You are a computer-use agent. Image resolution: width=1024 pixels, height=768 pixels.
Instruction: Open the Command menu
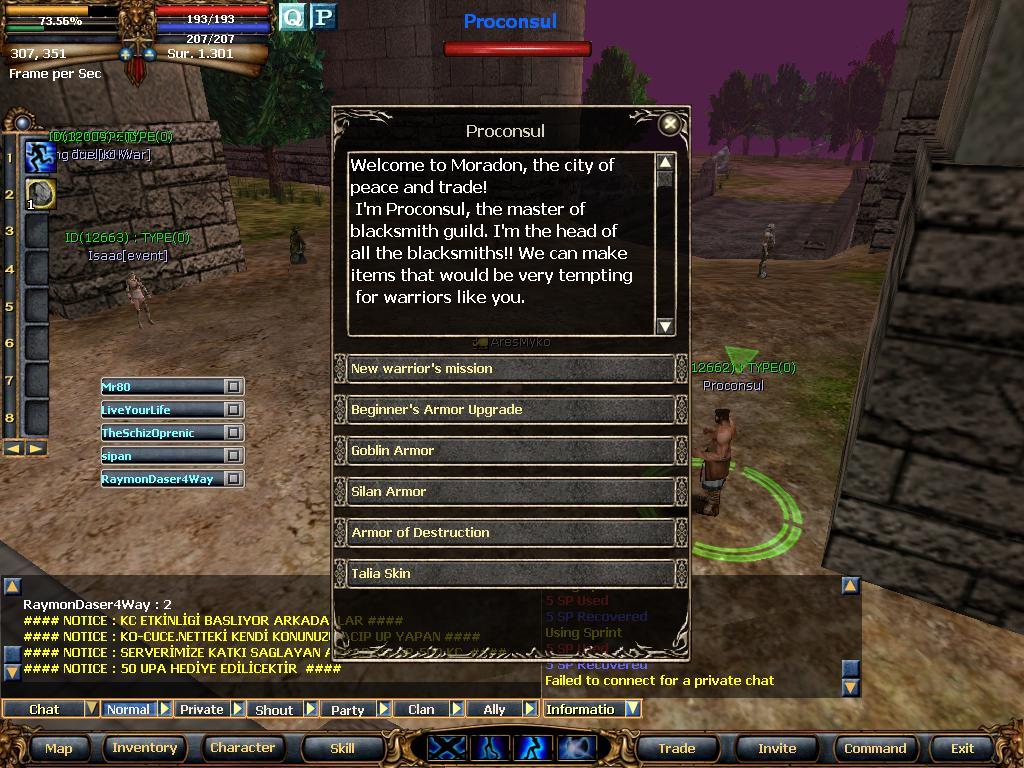pos(875,748)
